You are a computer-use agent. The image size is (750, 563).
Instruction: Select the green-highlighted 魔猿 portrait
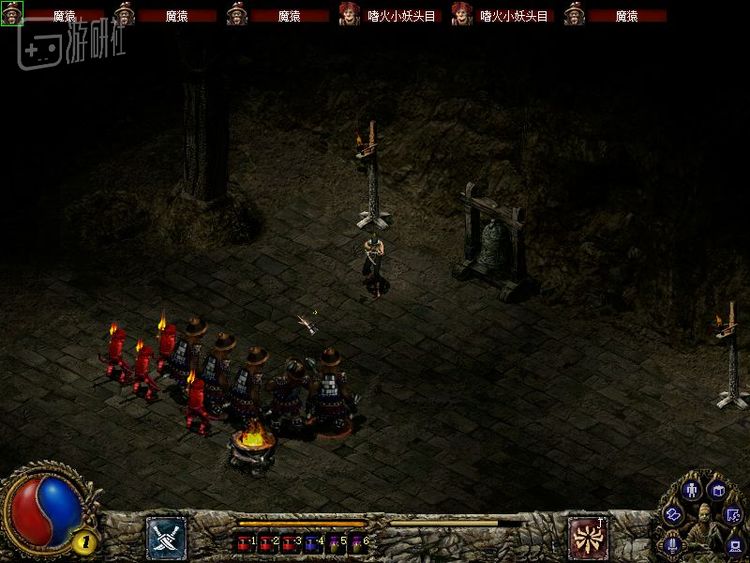[11, 14]
